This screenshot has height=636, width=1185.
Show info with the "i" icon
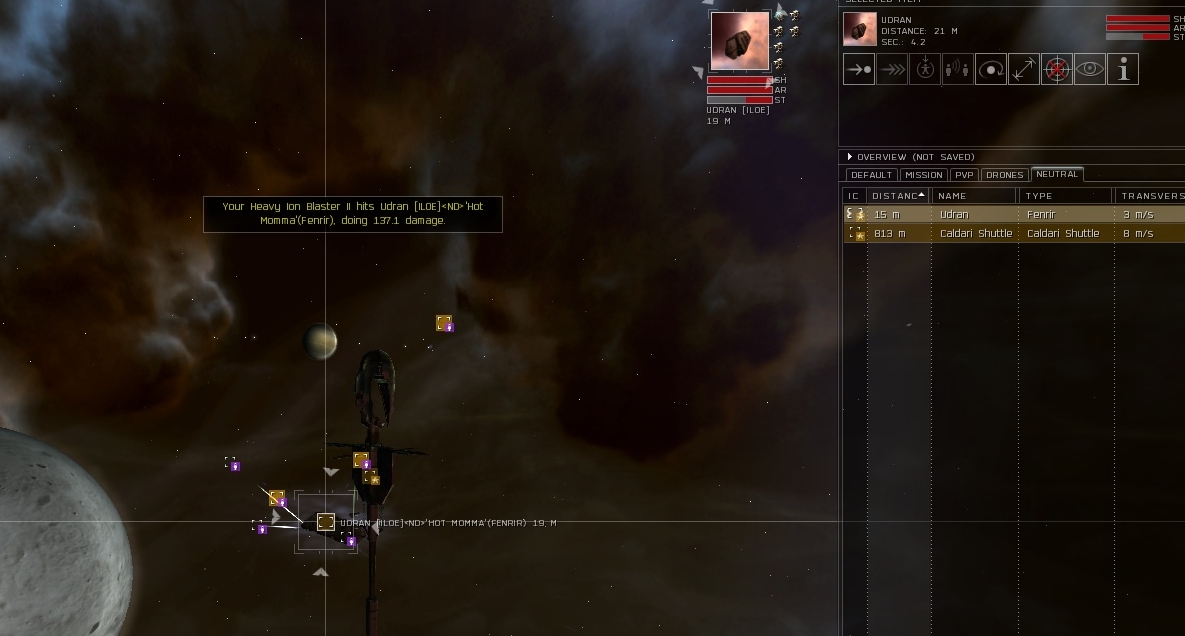(1123, 70)
